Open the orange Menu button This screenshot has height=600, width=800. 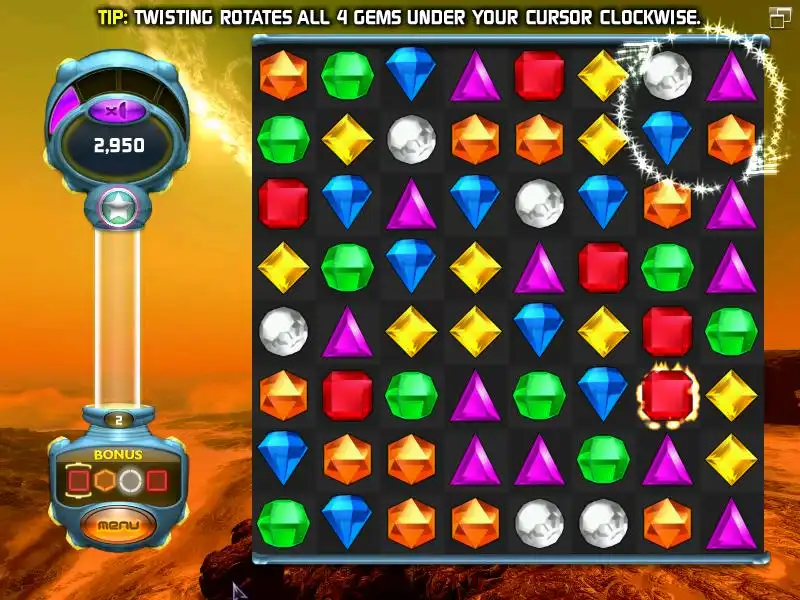point(118,524)
